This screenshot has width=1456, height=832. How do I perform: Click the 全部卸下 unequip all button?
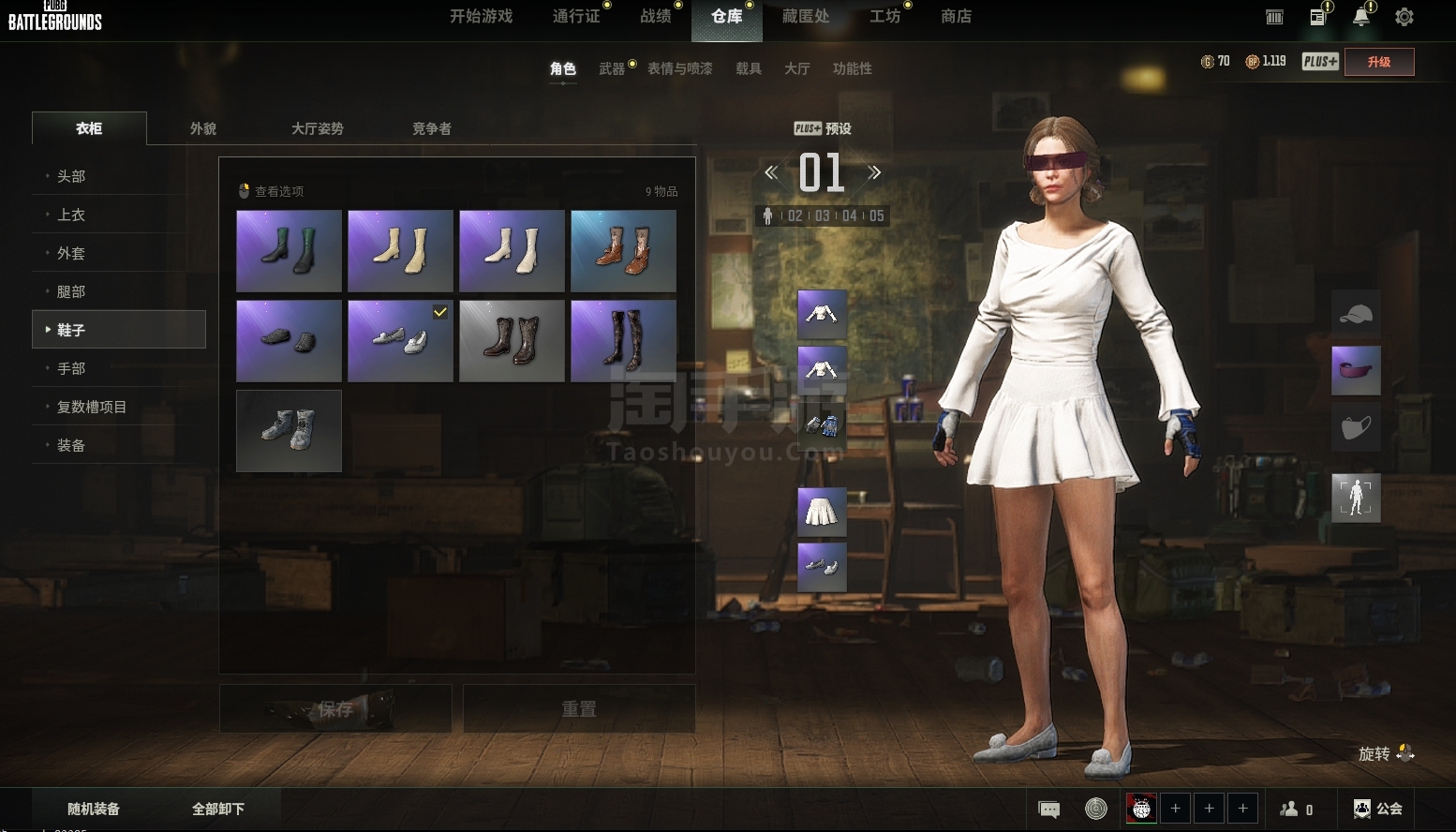pyautogui.click(x=218, y=809)
